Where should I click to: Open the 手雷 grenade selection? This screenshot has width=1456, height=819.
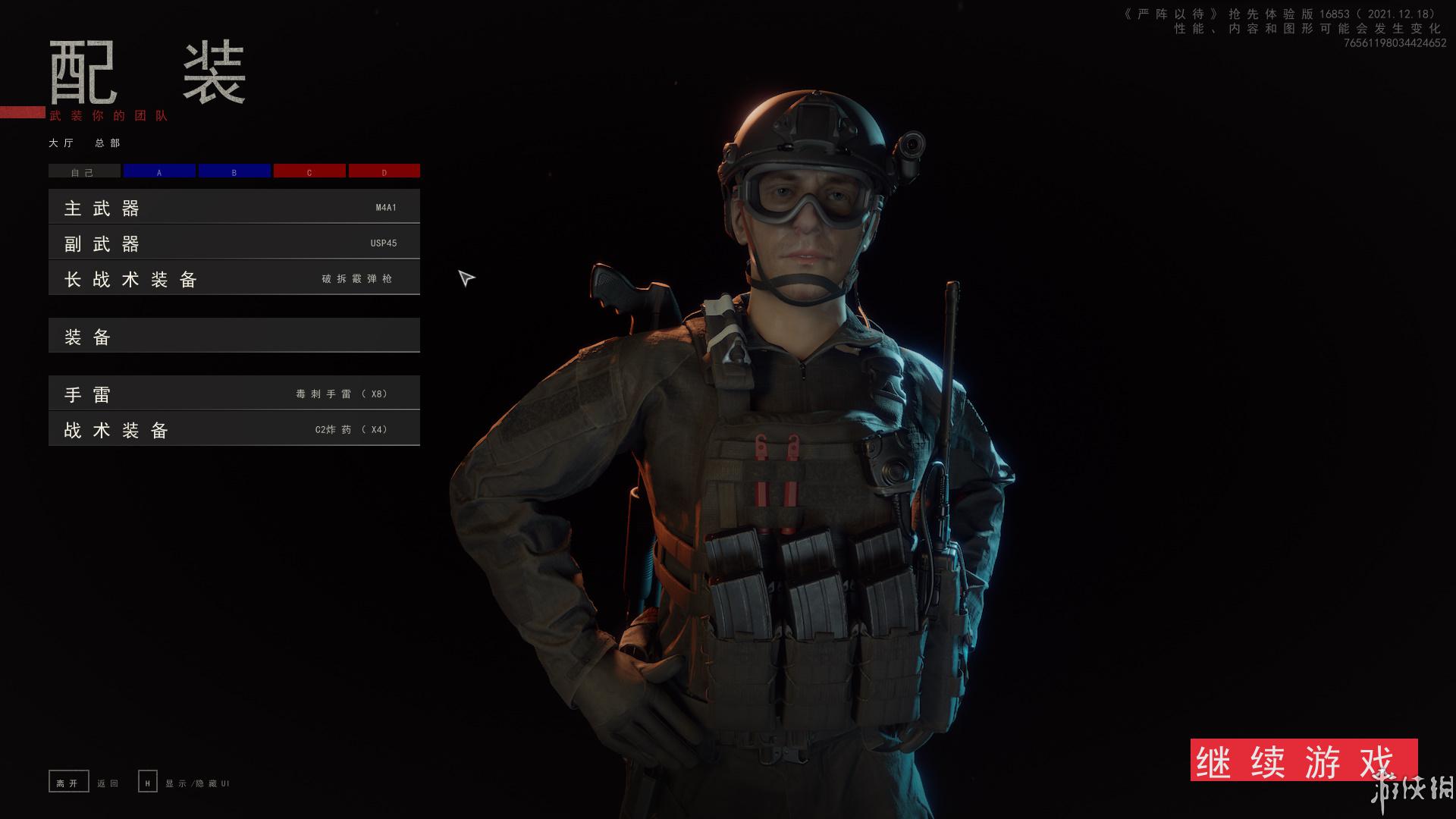(234, 394)
